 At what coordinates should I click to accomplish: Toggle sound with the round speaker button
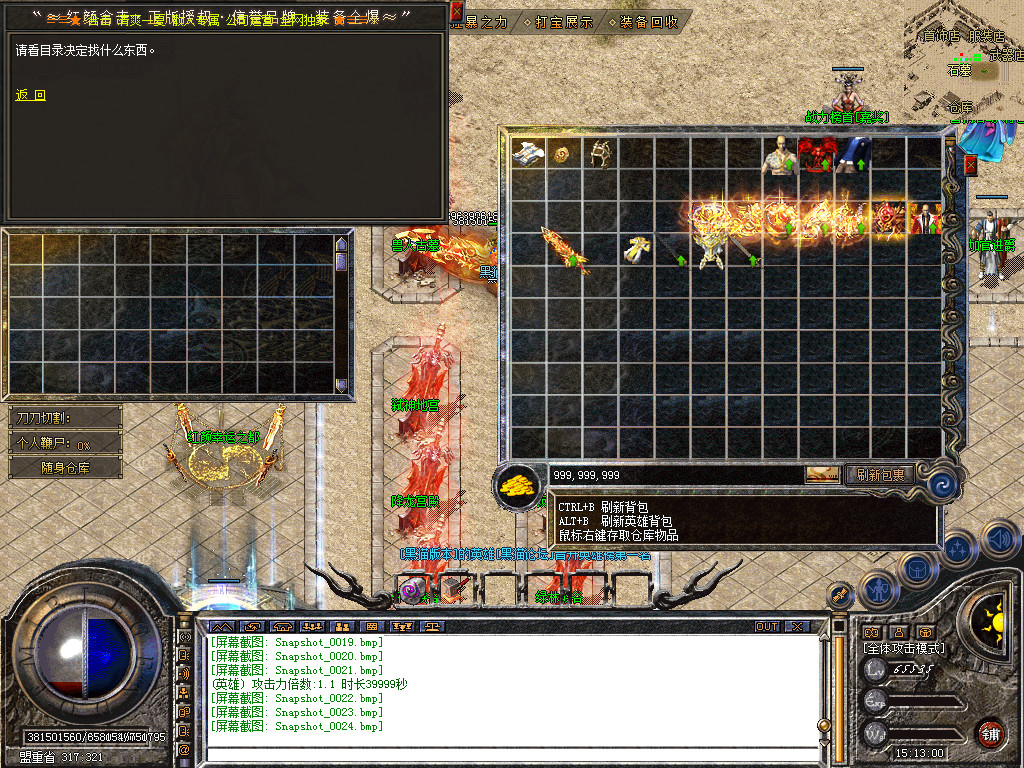pos(999,539)
